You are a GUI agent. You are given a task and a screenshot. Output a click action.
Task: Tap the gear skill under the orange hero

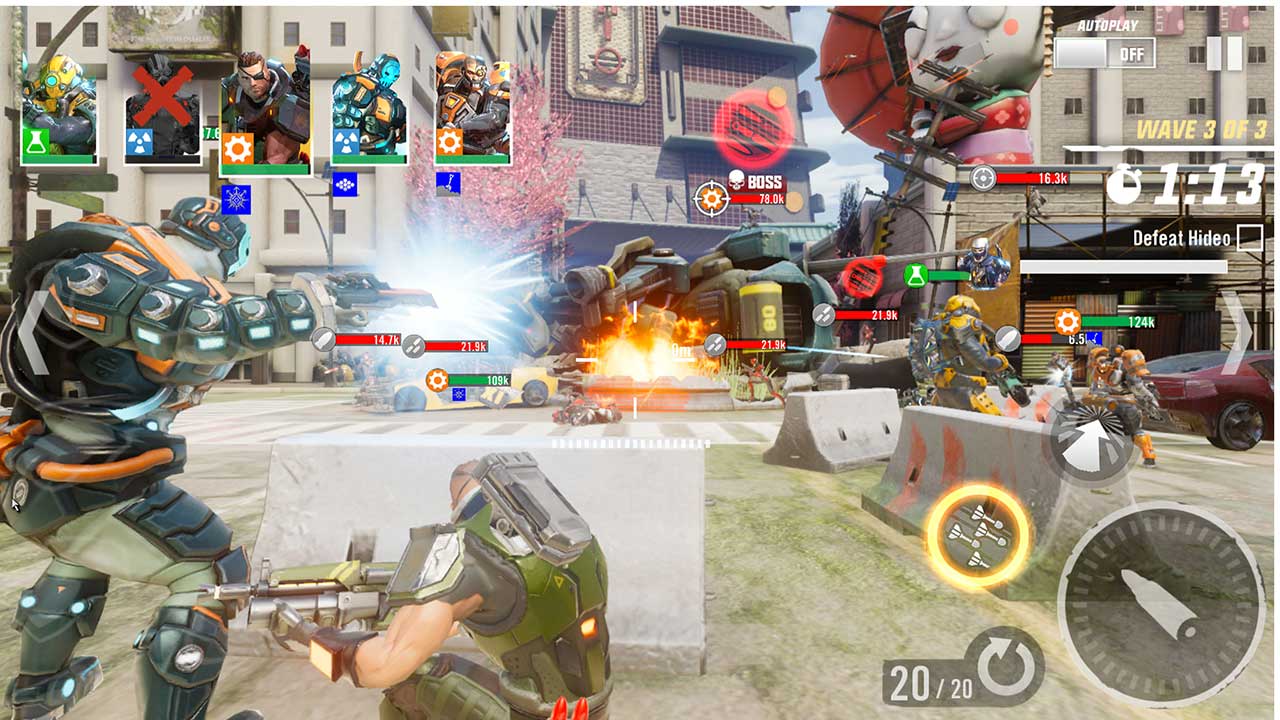[x=448, y=143]
